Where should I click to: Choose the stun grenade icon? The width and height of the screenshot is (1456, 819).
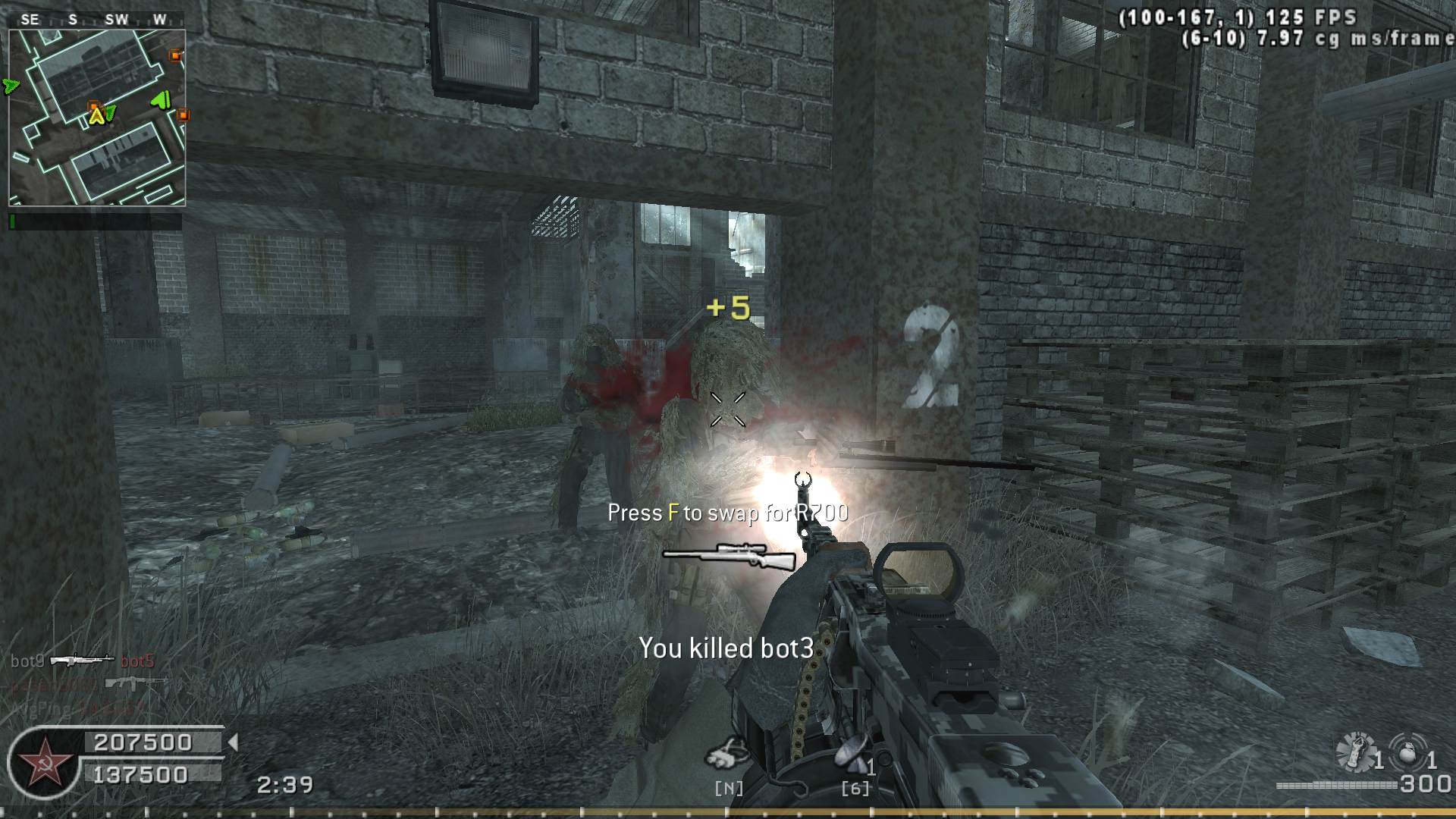(1354, 752)
